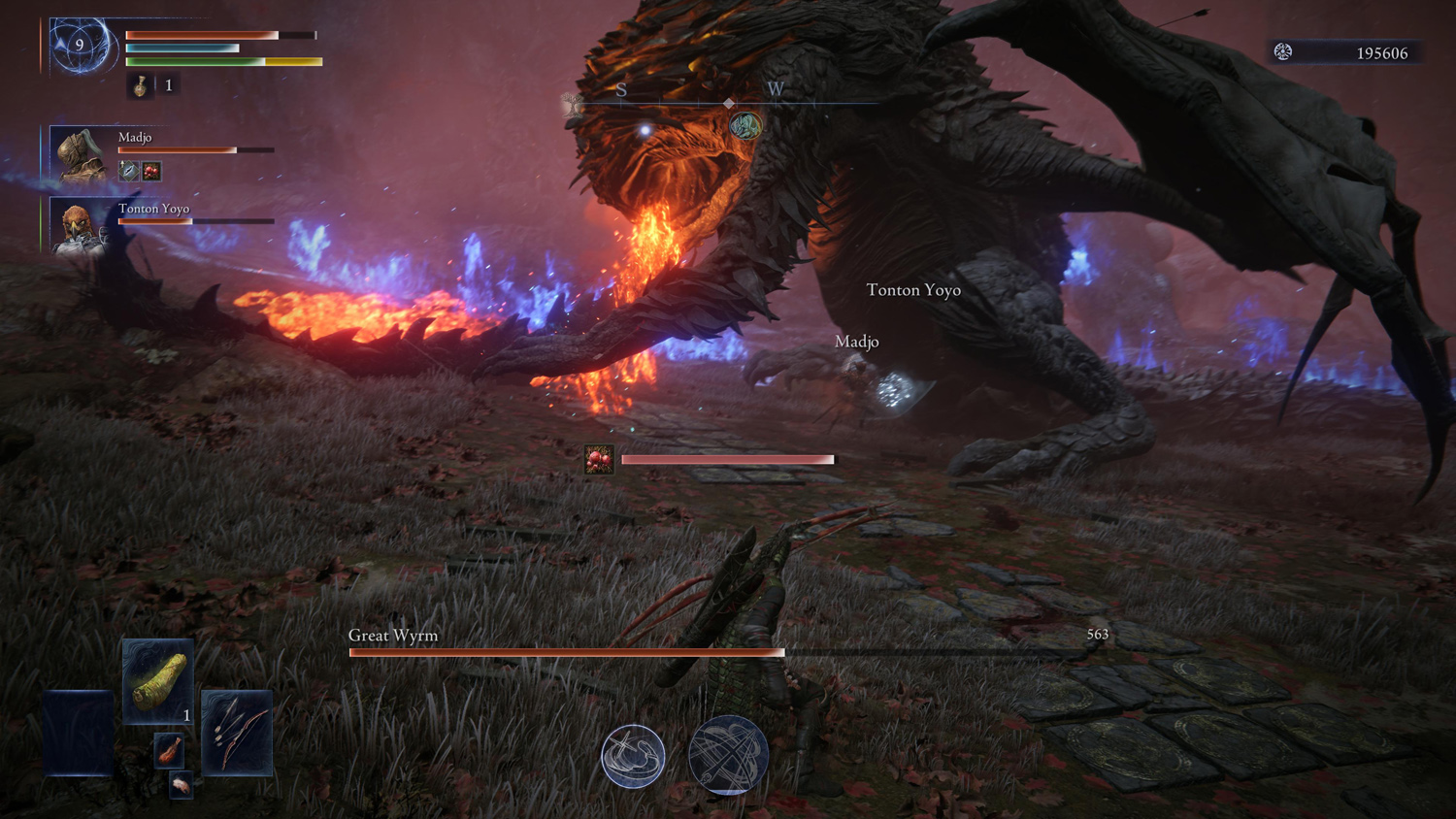
Task: Click the flask icon below the stamina bar
Action: [x=141, y=86]
